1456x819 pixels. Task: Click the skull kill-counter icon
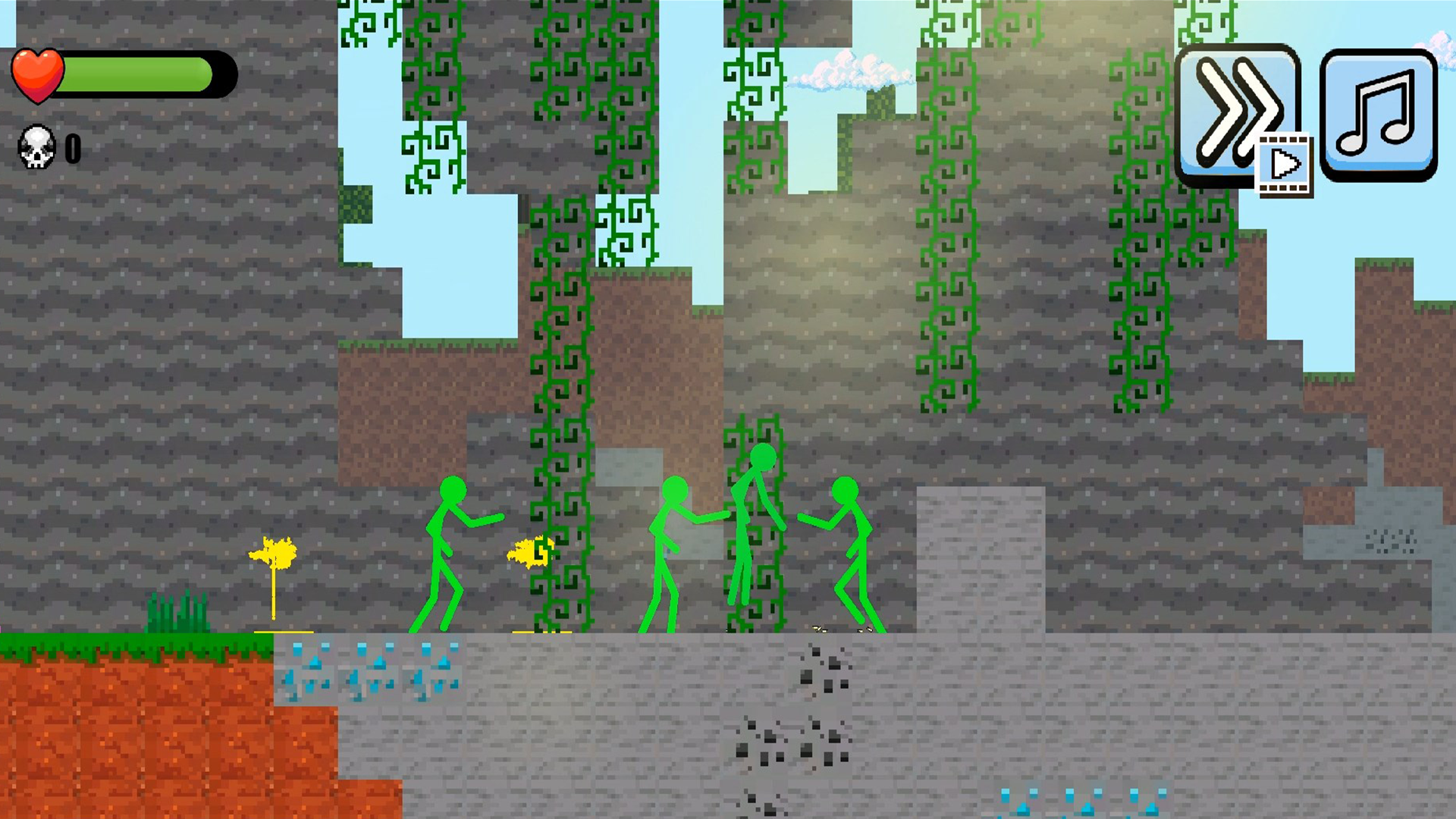coord(36,149)
